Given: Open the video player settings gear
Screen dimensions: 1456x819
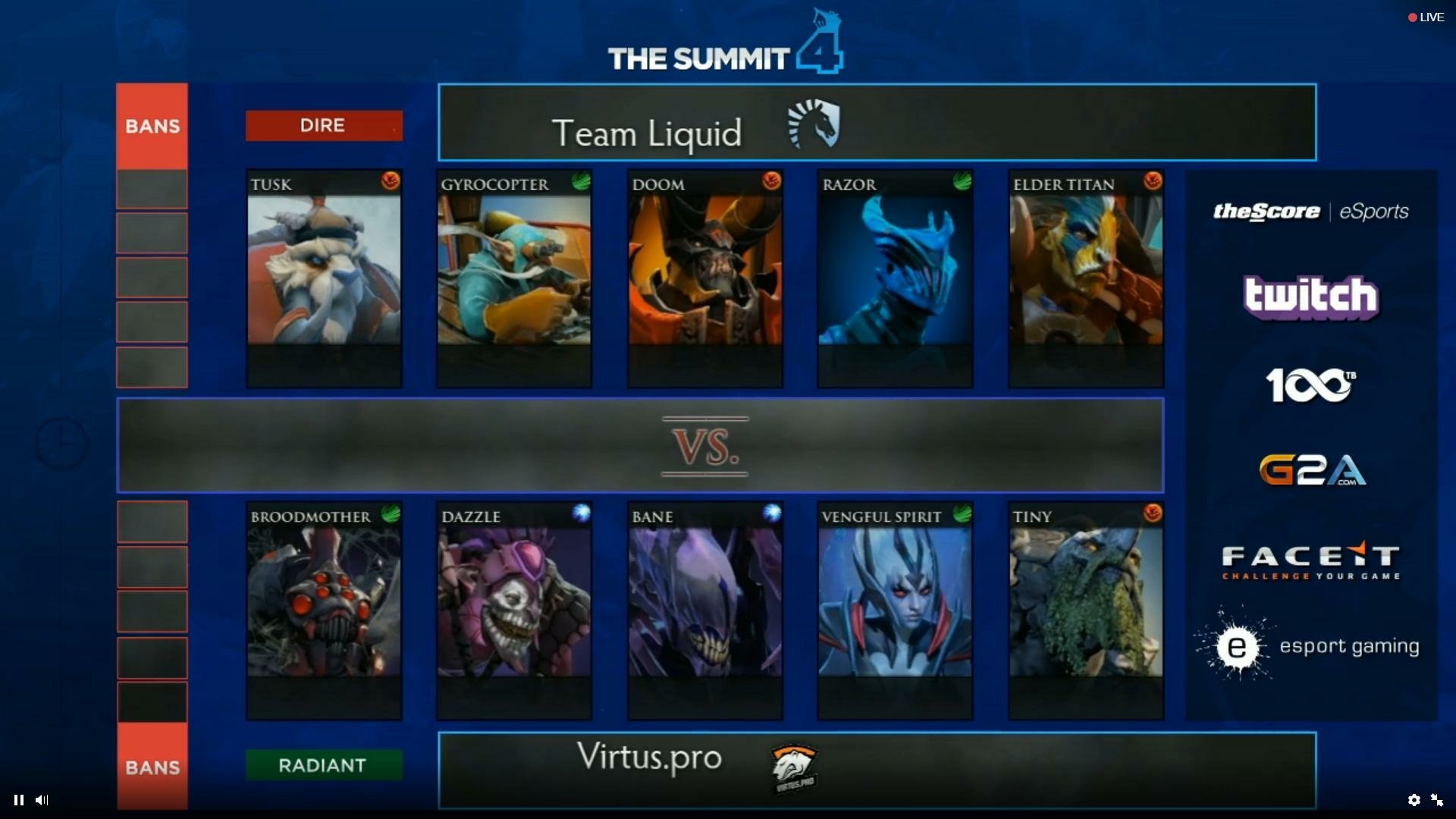Looking at the screenshot, I should point(1414,799).
